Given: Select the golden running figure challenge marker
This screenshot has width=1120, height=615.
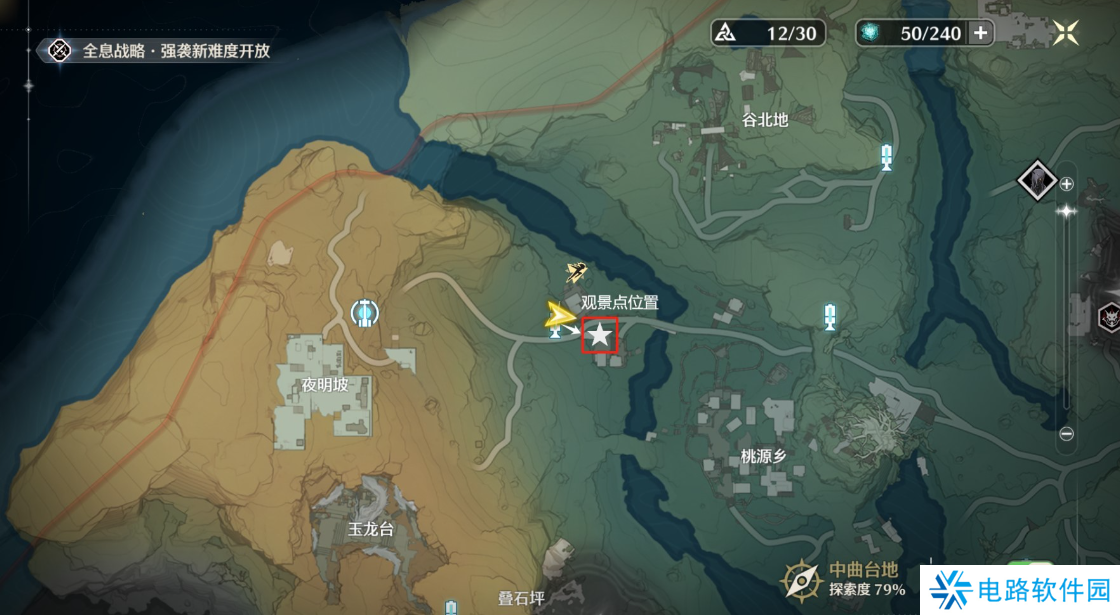Looking at the screenshot, I should coord(576,271).
